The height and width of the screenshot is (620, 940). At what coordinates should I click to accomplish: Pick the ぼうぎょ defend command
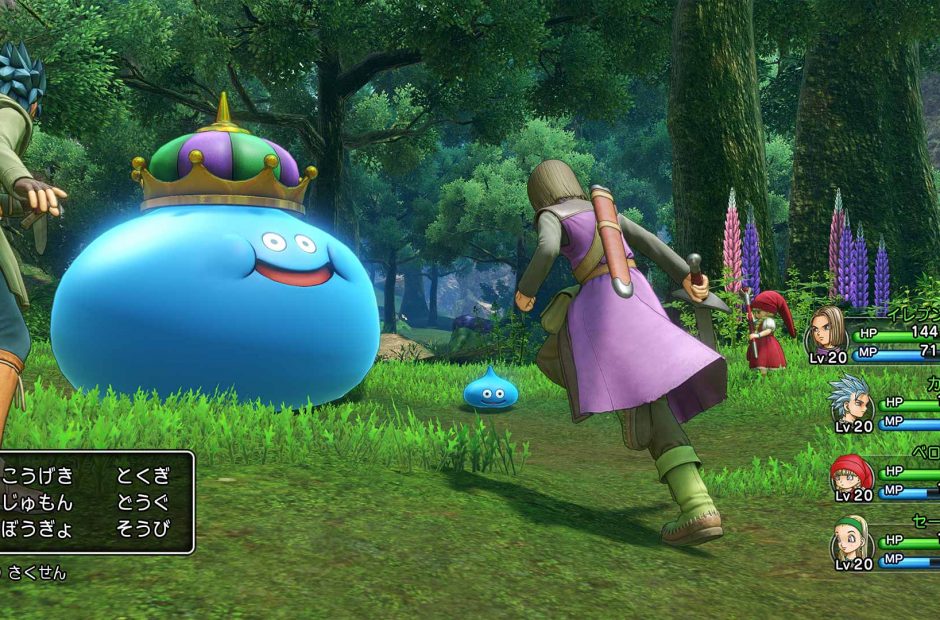pos(37,529)
